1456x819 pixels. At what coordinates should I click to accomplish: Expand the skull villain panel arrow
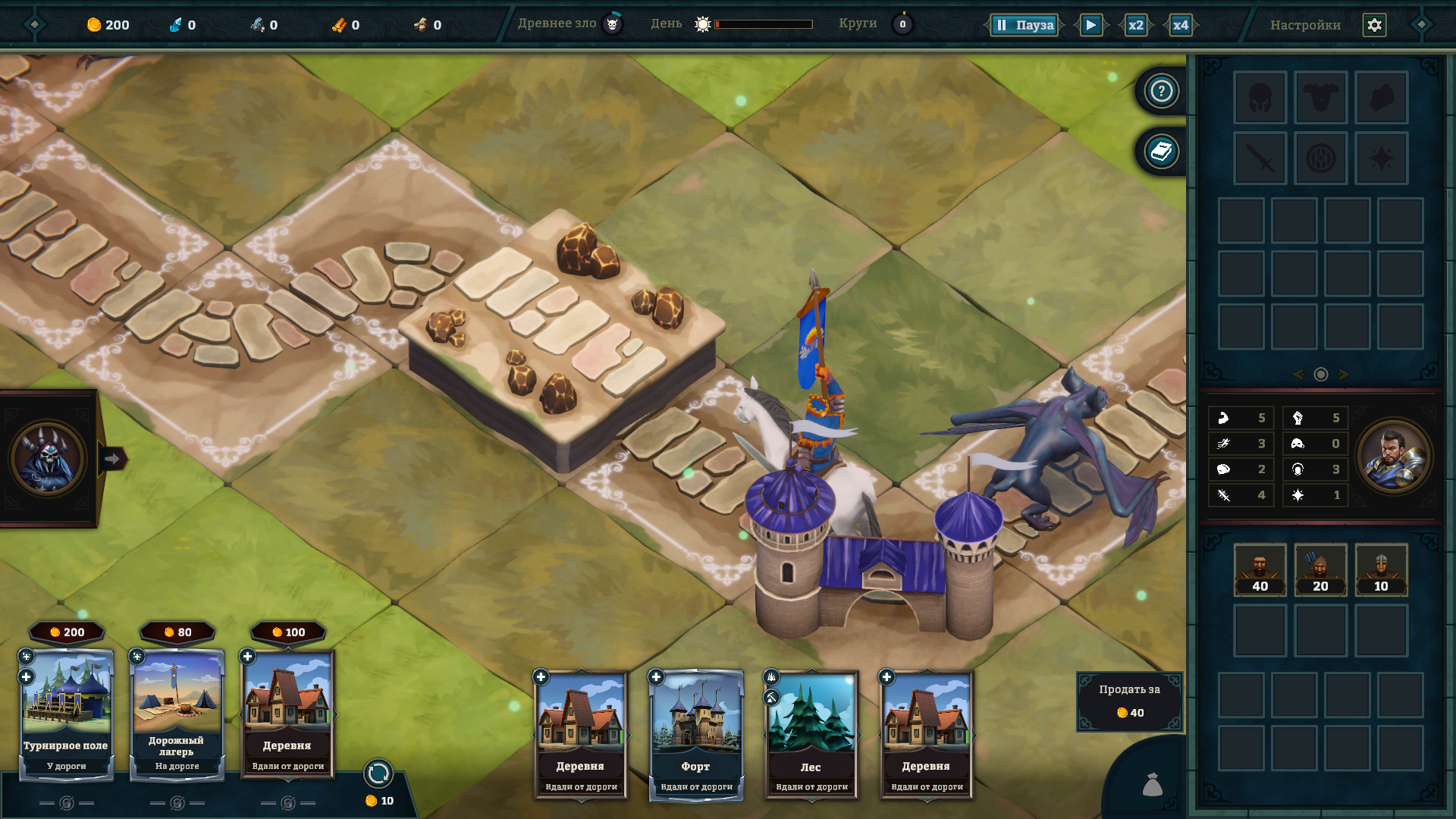coord(112,458)
